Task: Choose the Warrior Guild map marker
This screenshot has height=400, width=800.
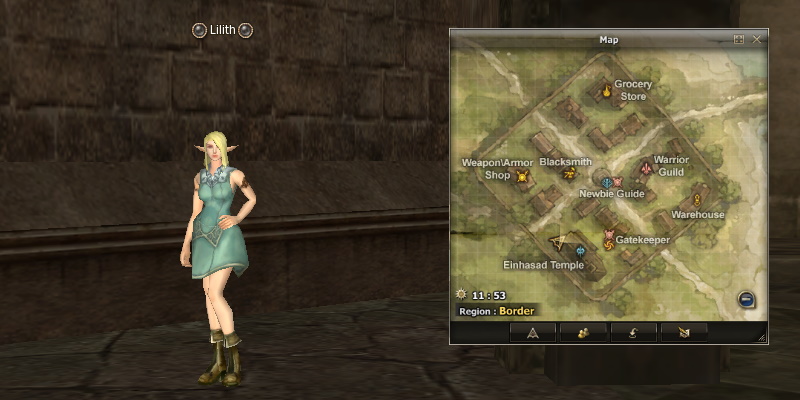Action: 647,168
